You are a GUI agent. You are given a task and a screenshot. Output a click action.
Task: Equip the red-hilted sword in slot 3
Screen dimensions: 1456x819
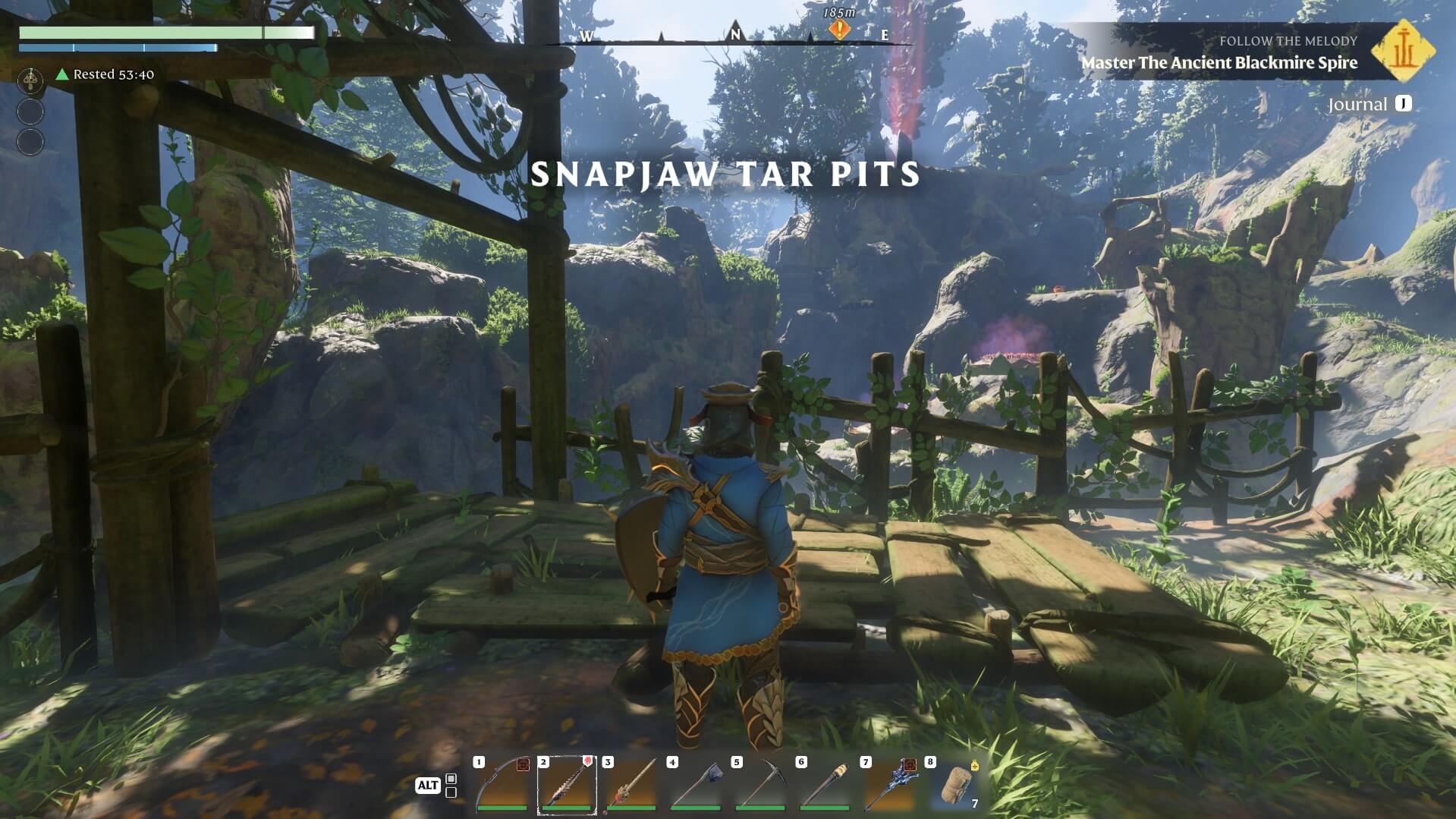pyautogui.click(x=631, y=785)
